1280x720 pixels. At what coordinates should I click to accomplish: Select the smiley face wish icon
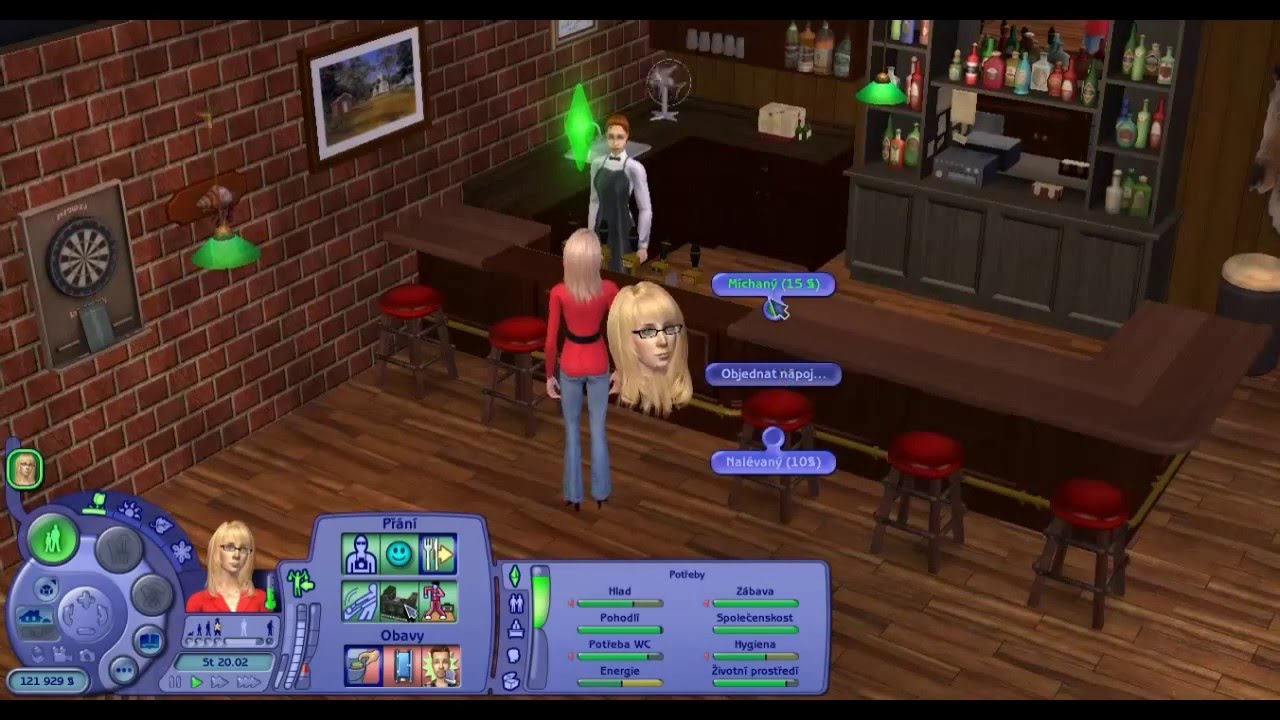click(399, 554)
